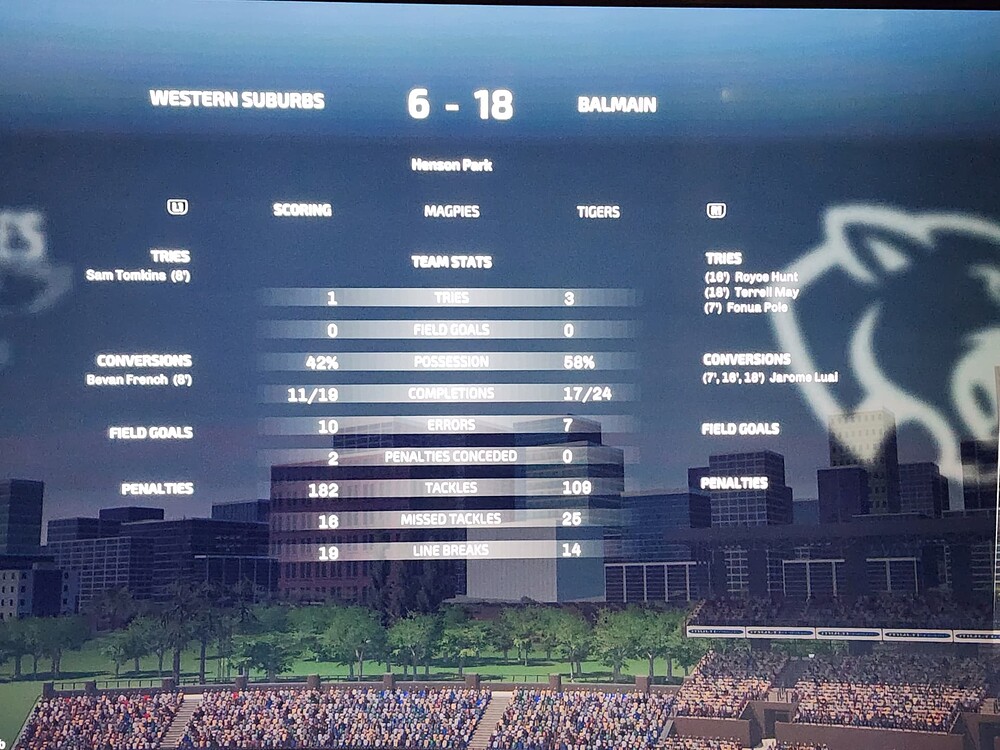Open the Magpies stats tab
The image size is (1000, 750).
[452, 211]
